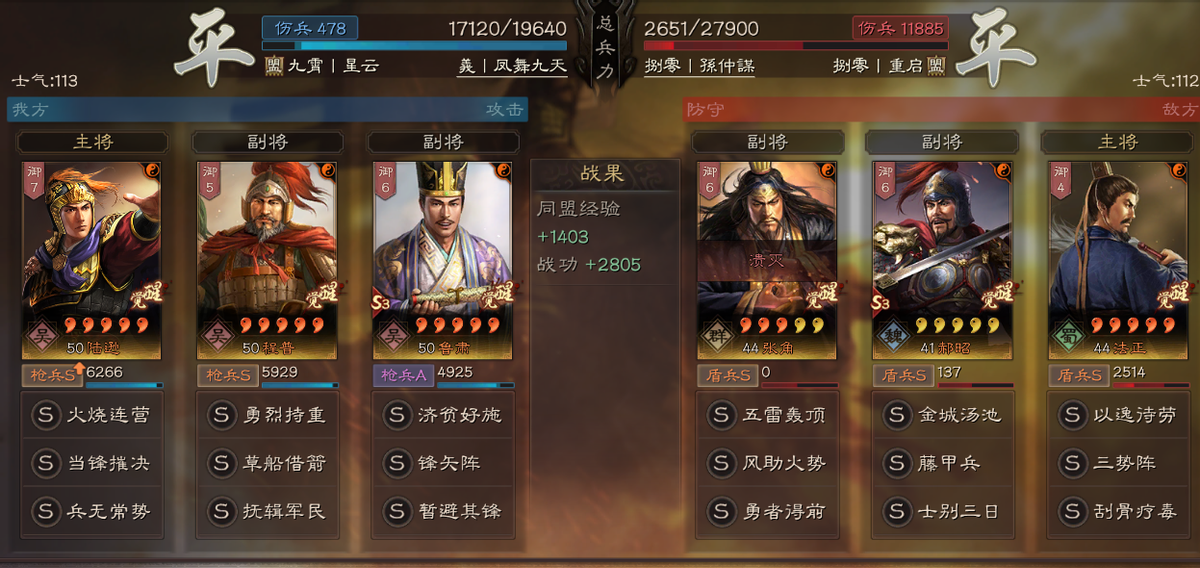Select the 鲁肃 general card
Screen dimensions: 1200x568
(x=442, y=255)
